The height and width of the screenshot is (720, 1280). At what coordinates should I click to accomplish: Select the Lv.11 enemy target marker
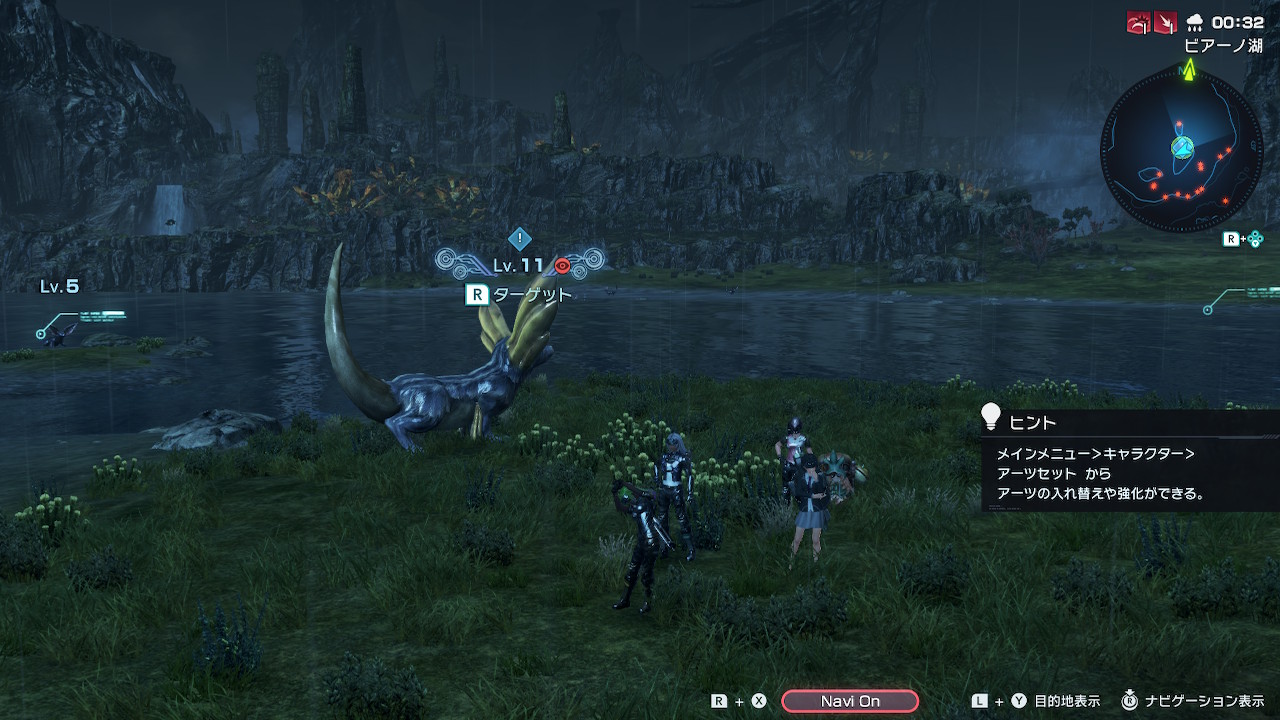519,264
